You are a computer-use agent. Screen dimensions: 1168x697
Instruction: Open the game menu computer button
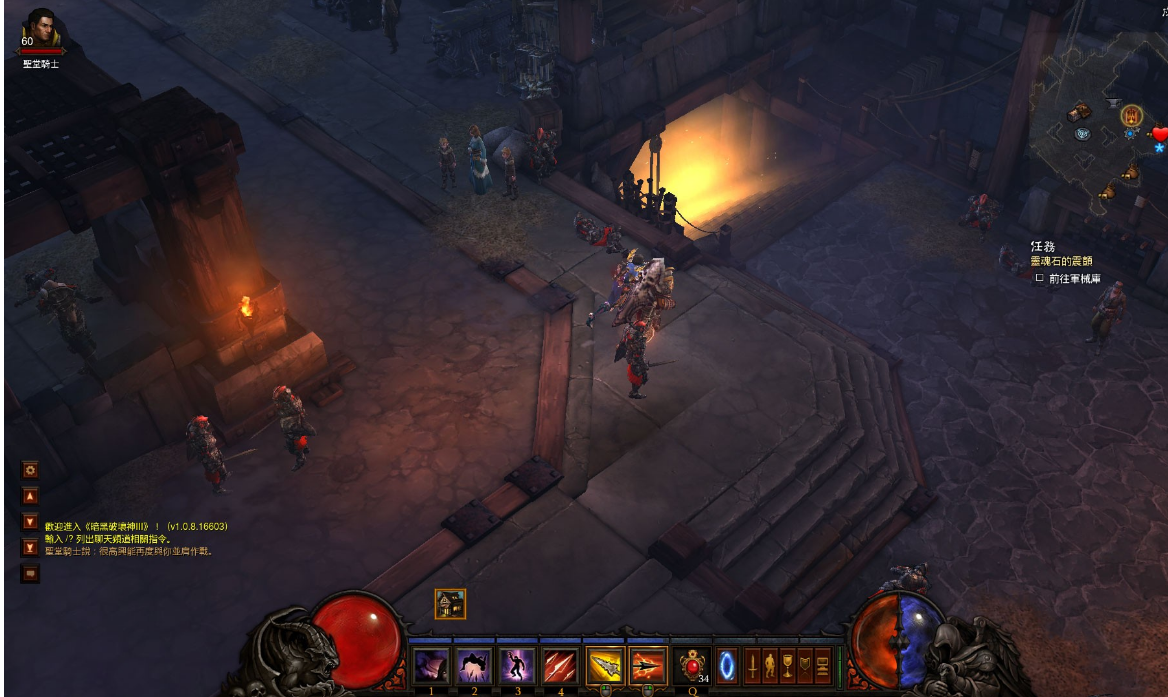tap(822, 665)
